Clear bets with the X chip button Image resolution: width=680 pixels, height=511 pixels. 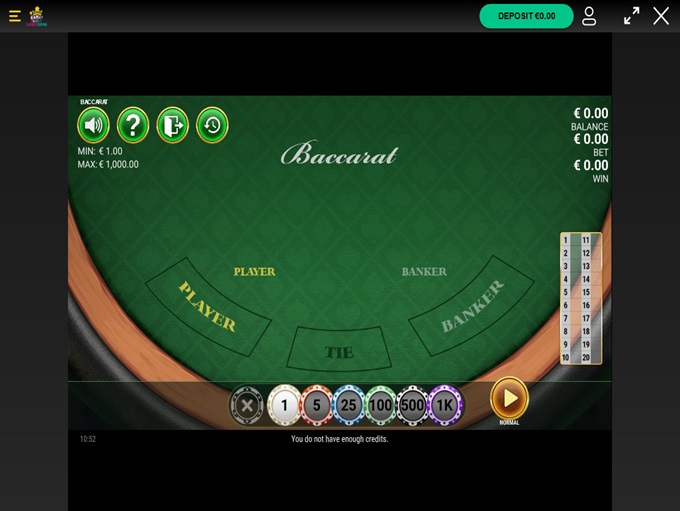click(x=247, y=405)
